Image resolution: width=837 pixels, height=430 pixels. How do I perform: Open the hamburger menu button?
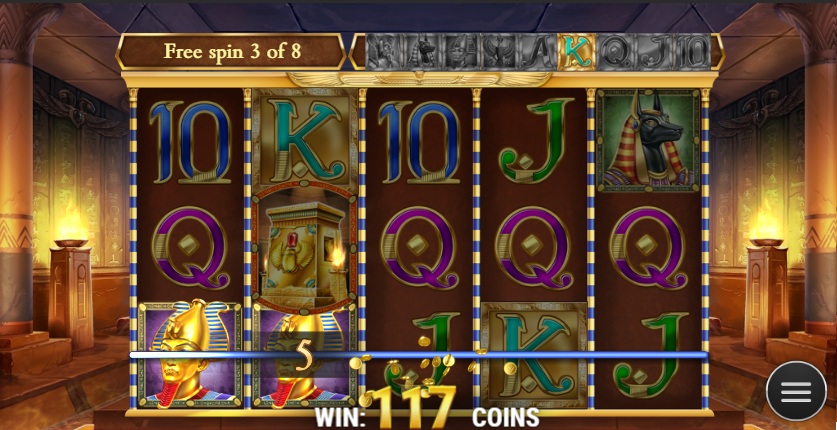[x=796, y=391]
